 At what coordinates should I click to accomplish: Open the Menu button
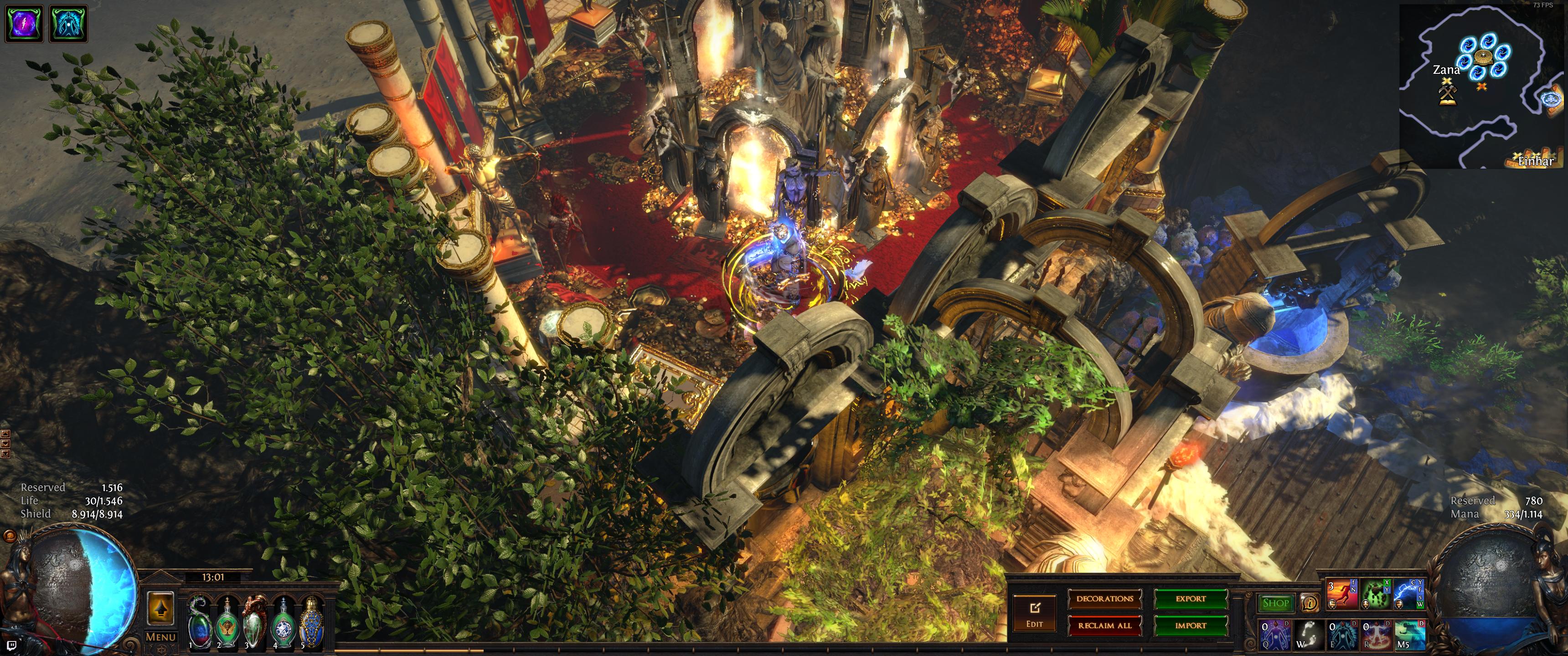coord(161,637)
